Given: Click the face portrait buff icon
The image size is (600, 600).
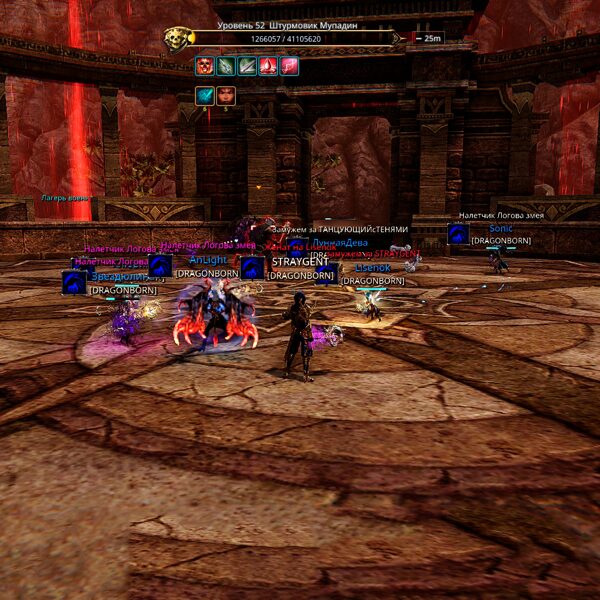Looking at the screenshot, I should click(x=226, y=96).
